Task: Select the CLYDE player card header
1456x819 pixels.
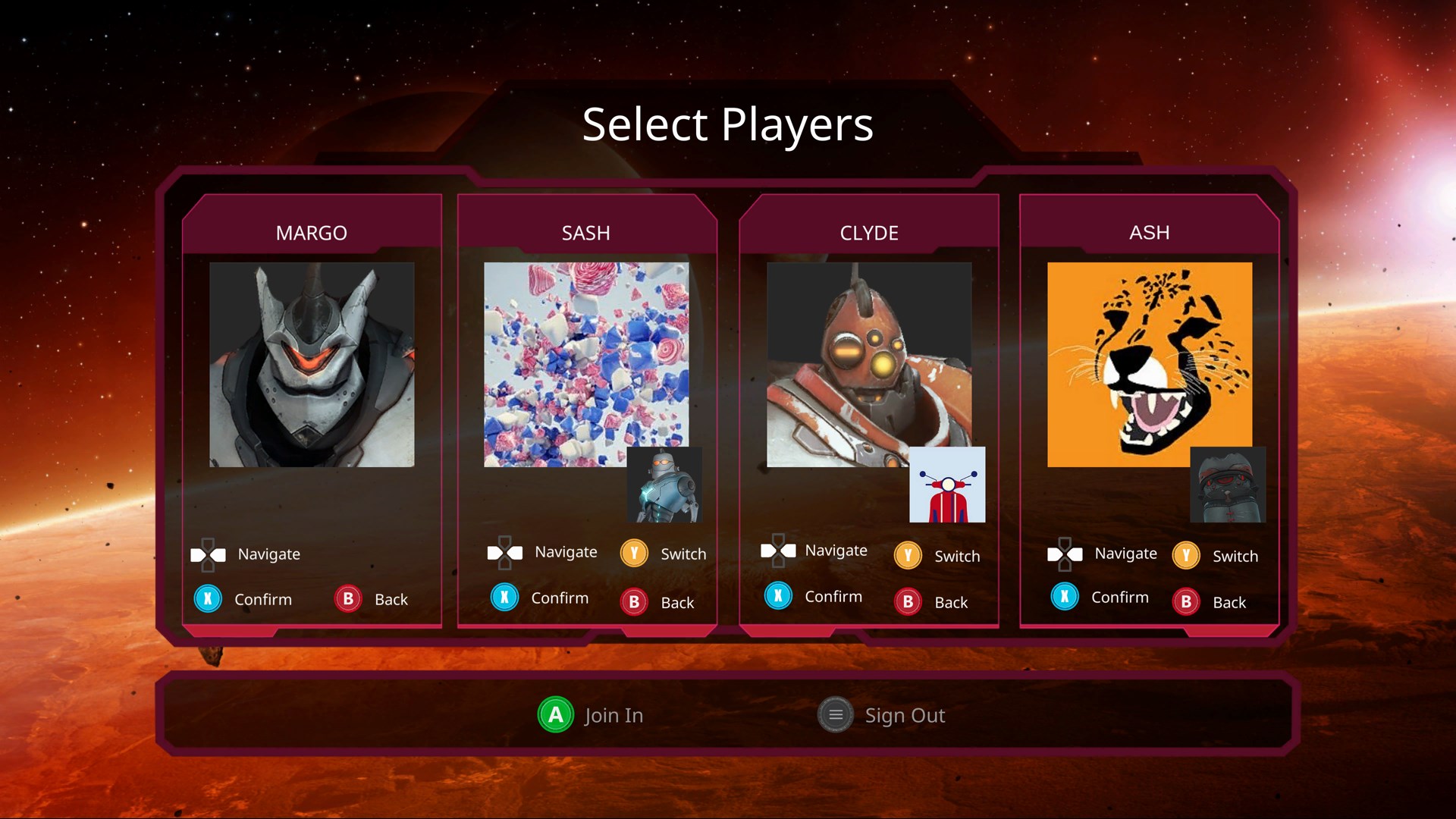Action: [870, 233]
